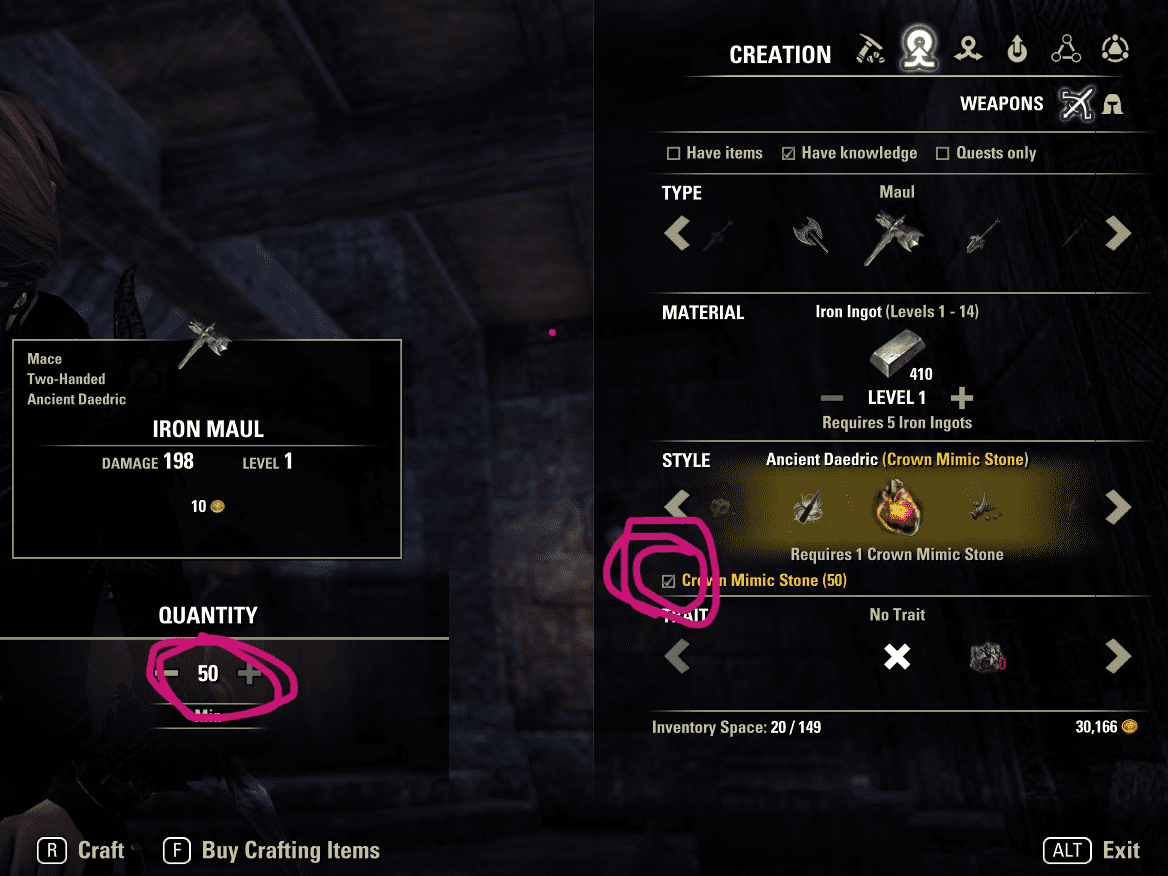The height and width of the screenshot is (876, 1168).
Task: Reduce the craft quantity below 50
Action: pyautogui.click(x=169, y=674)
